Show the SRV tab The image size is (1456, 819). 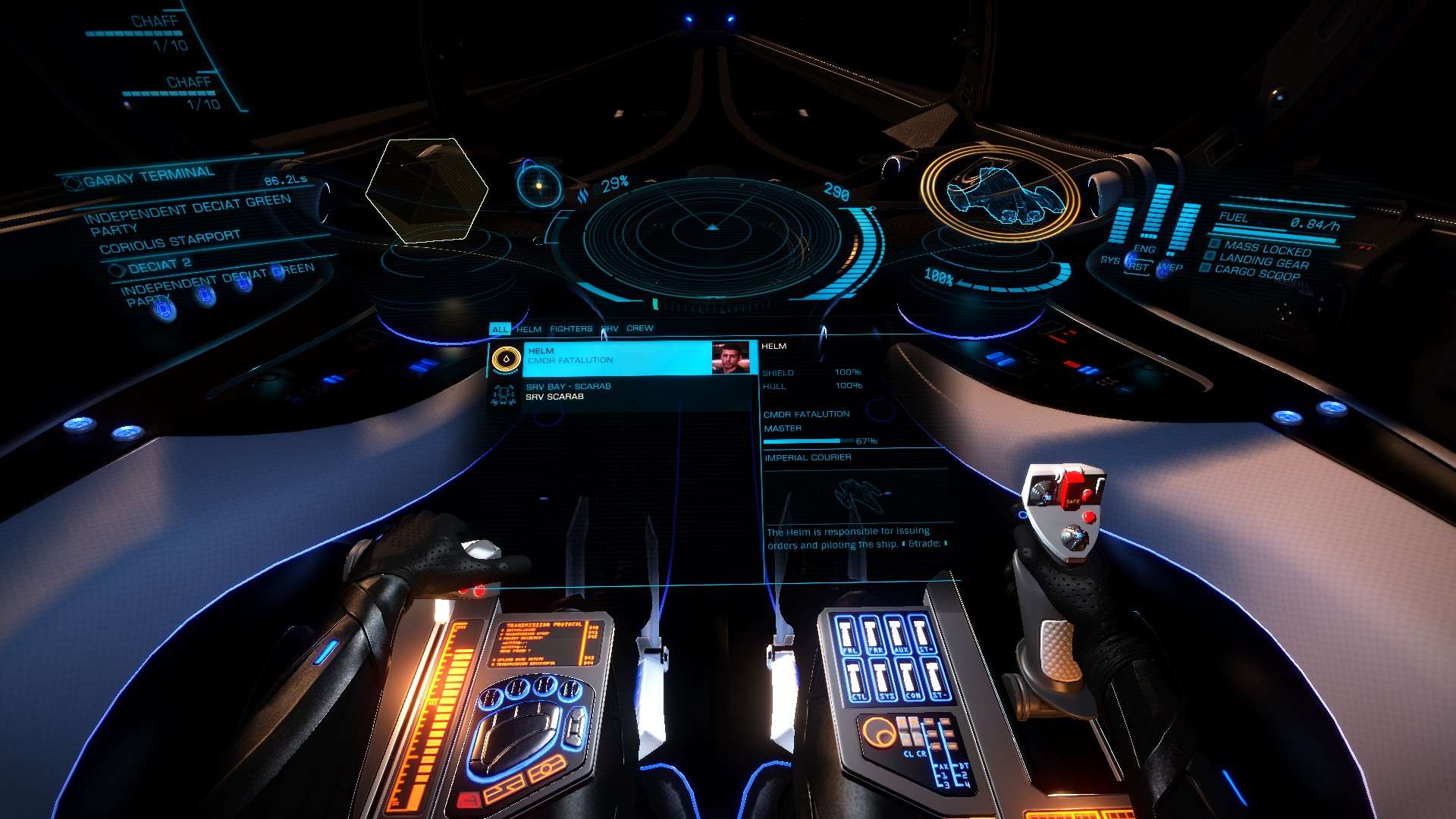pyautogui.click(x=610, y=329)
